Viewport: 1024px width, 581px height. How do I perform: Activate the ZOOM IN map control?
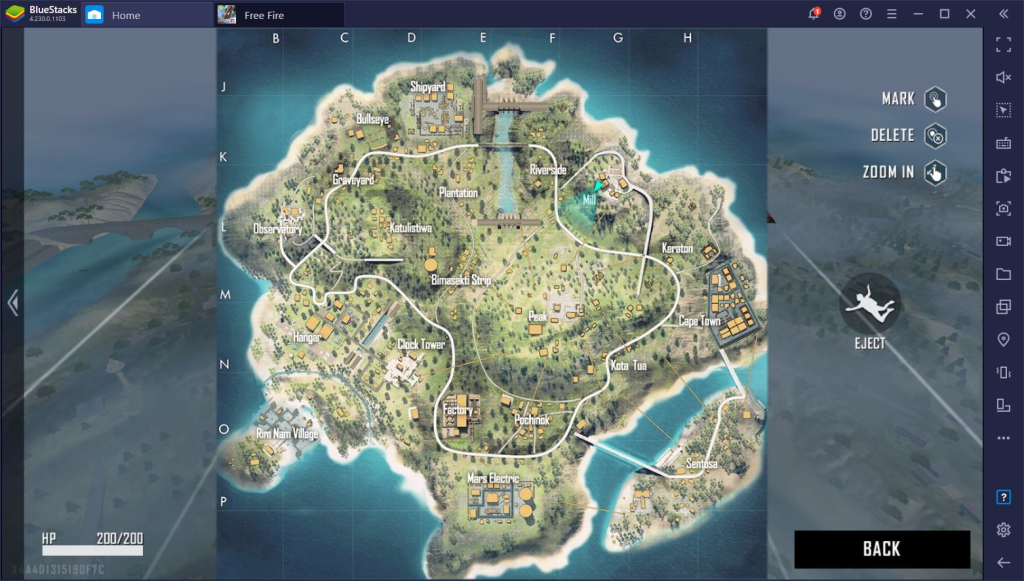[x=934, y=172]
